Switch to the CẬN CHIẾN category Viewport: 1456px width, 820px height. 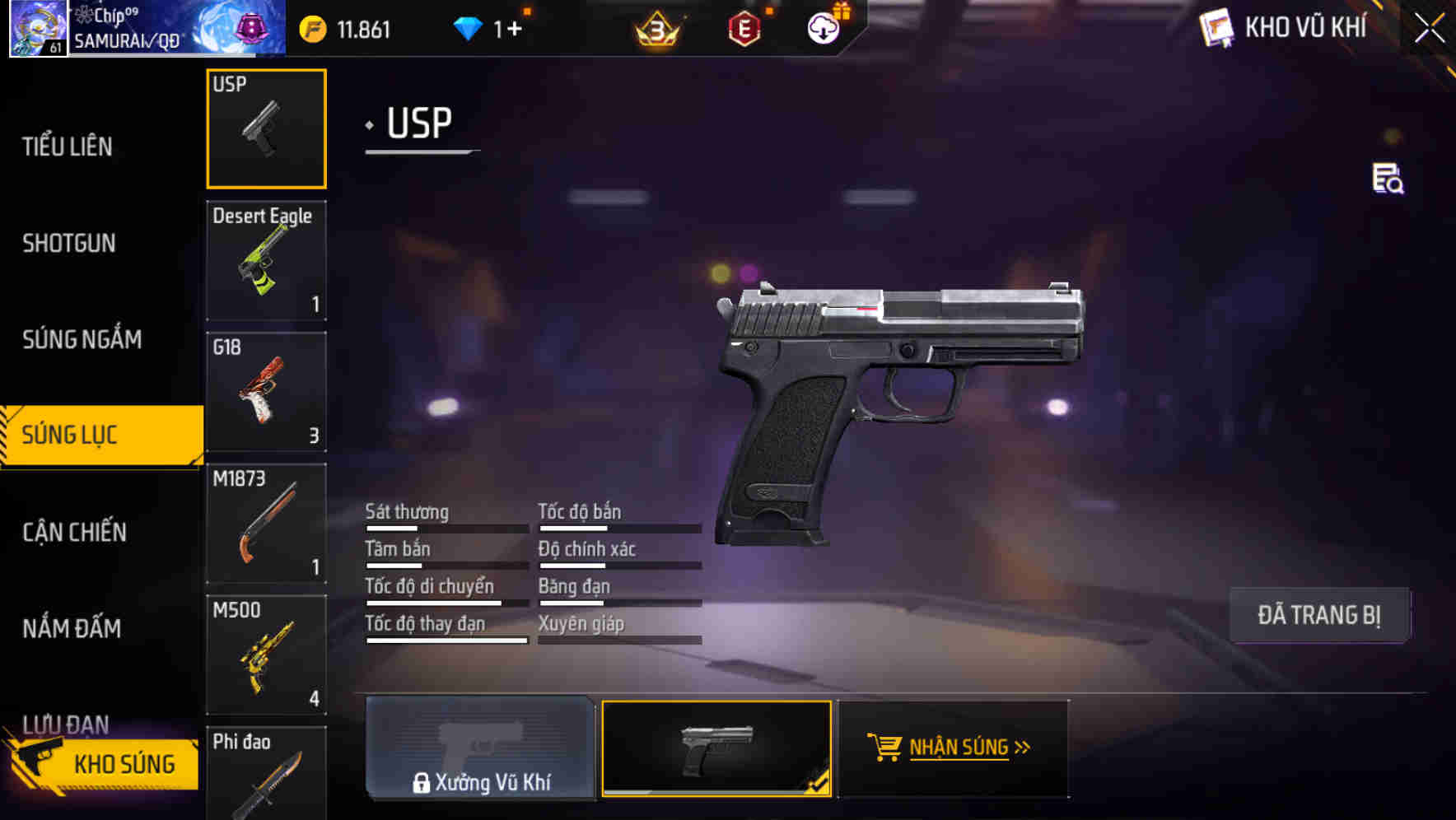(74, 533)
